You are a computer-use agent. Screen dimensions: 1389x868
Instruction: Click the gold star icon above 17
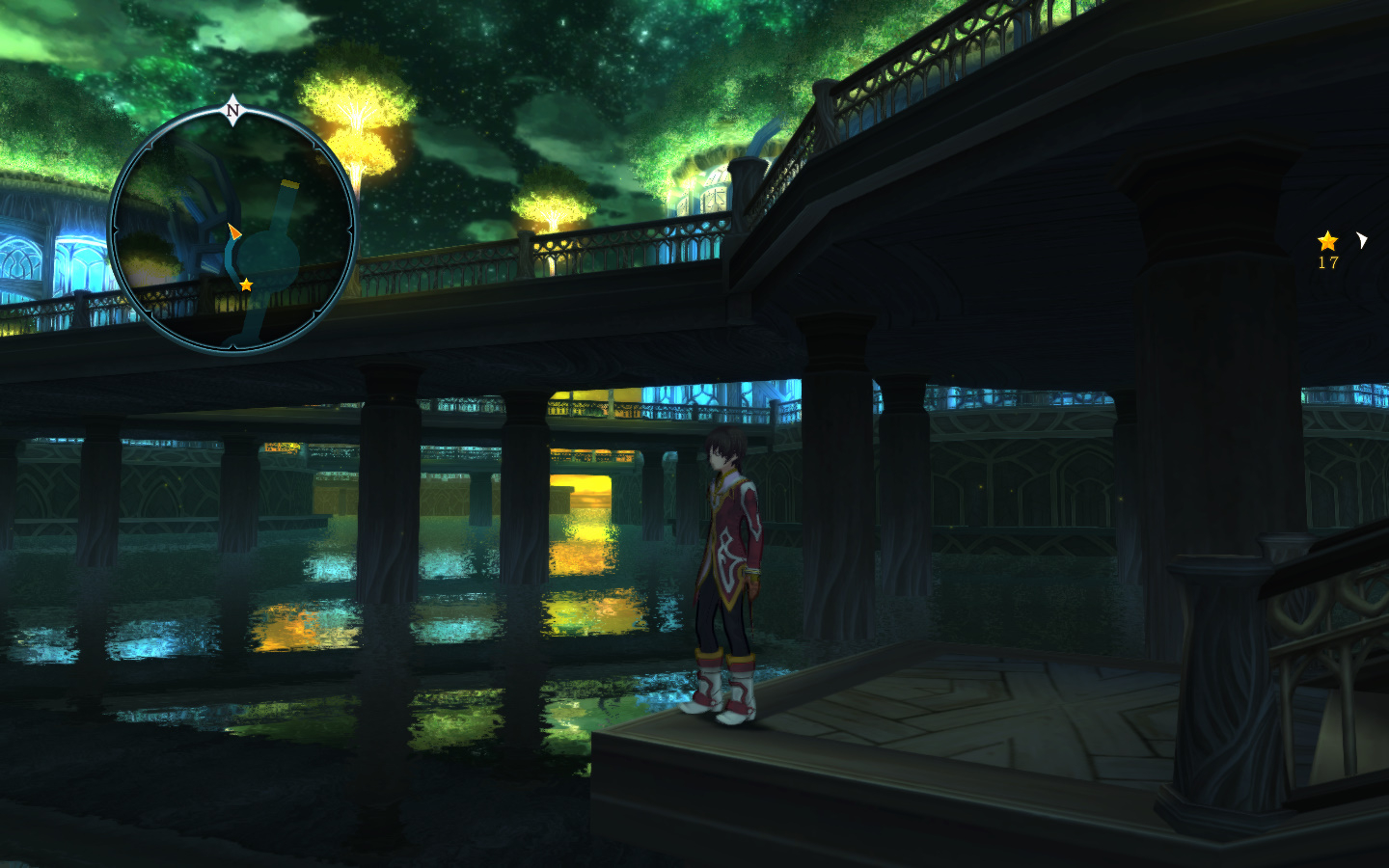pos(1327,241)
